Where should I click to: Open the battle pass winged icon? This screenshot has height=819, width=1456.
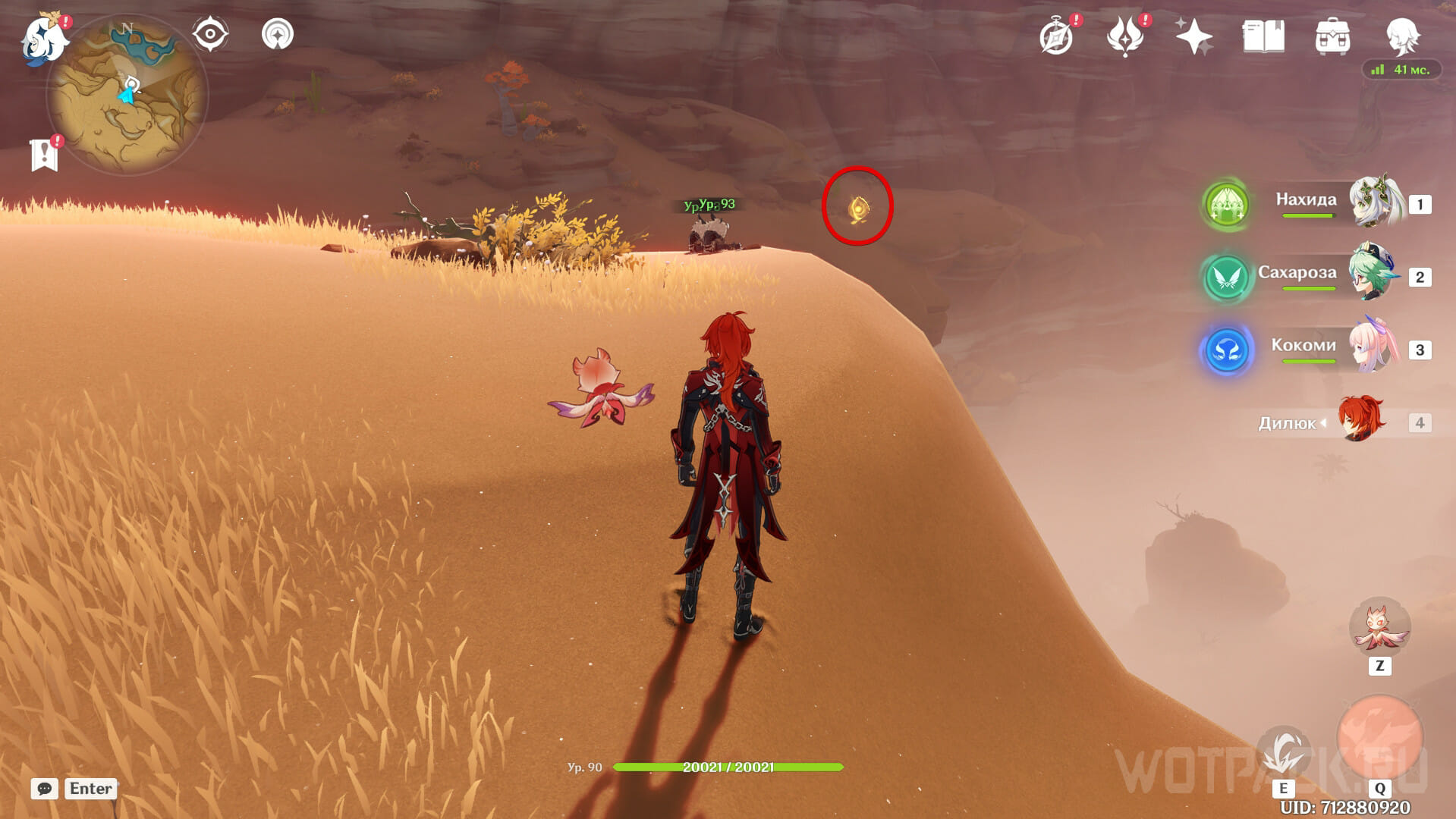[x=1124, y=36]
